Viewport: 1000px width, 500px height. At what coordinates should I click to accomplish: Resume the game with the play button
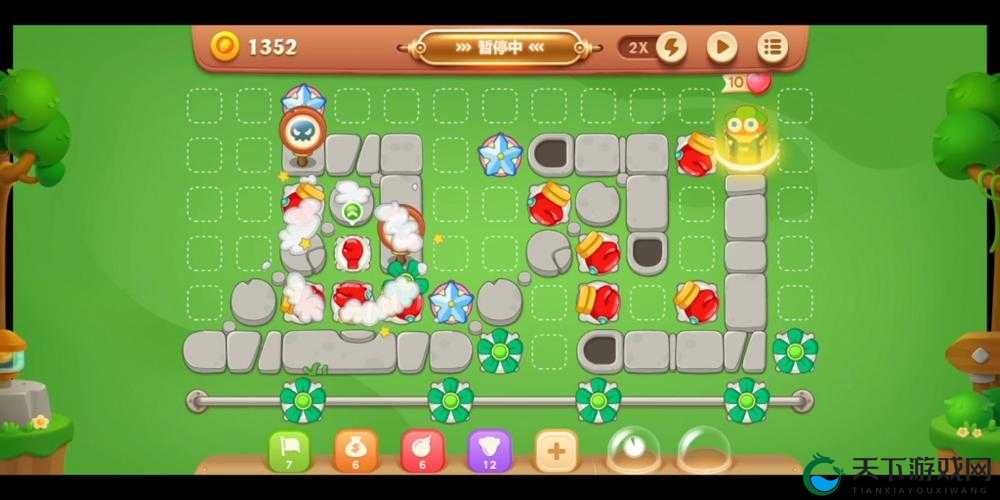point(722,47)
